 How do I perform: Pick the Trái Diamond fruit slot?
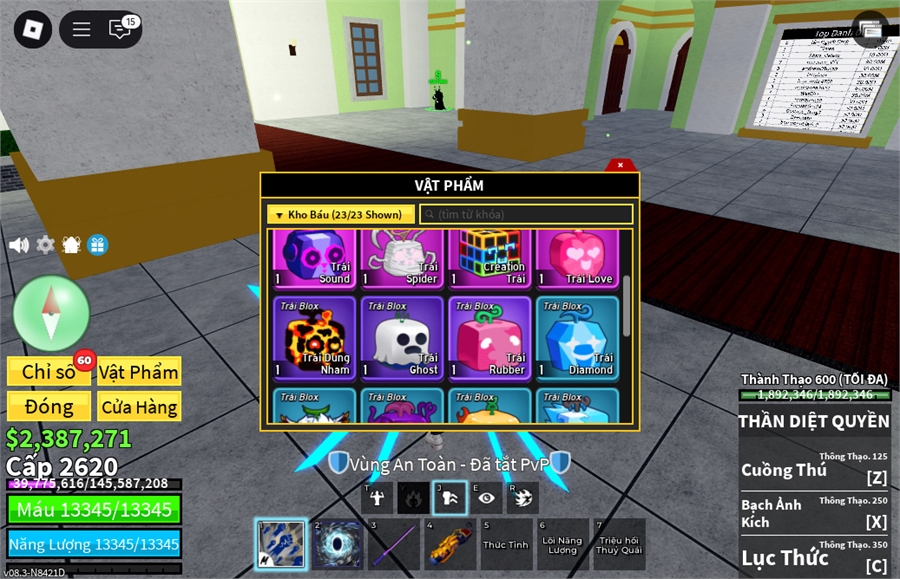577,338
